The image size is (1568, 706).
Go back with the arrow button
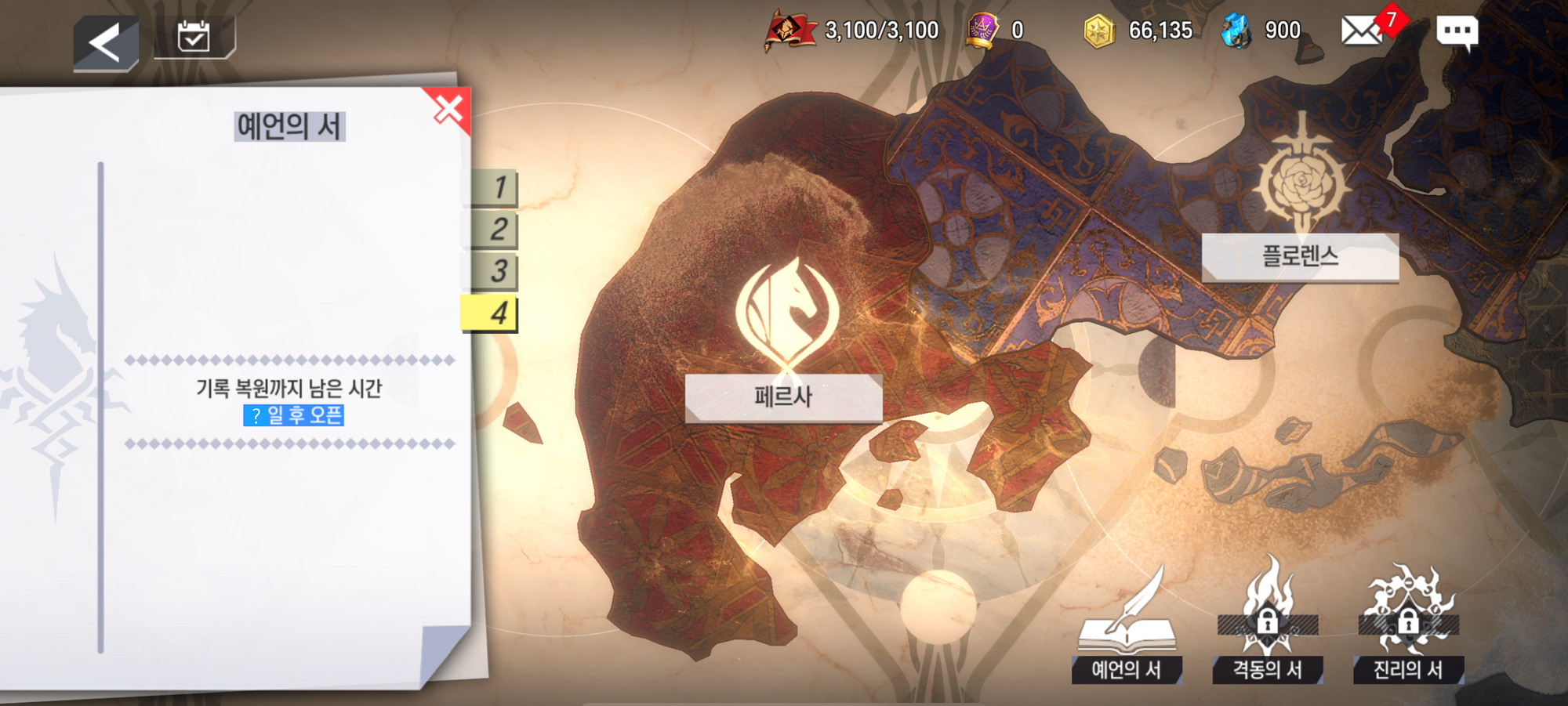106,42
